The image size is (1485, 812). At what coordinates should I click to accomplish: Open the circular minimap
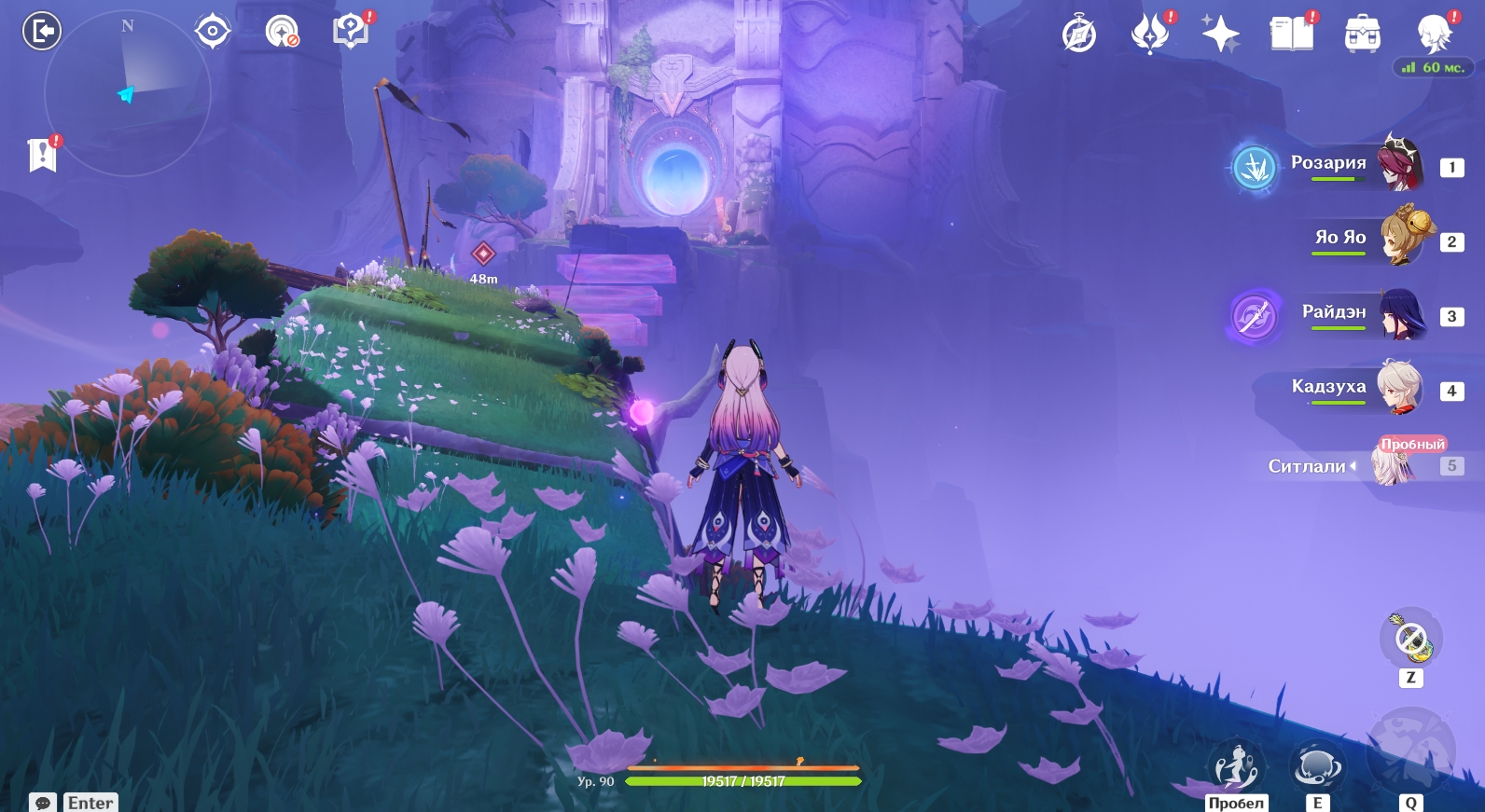(x=128, y=93)
